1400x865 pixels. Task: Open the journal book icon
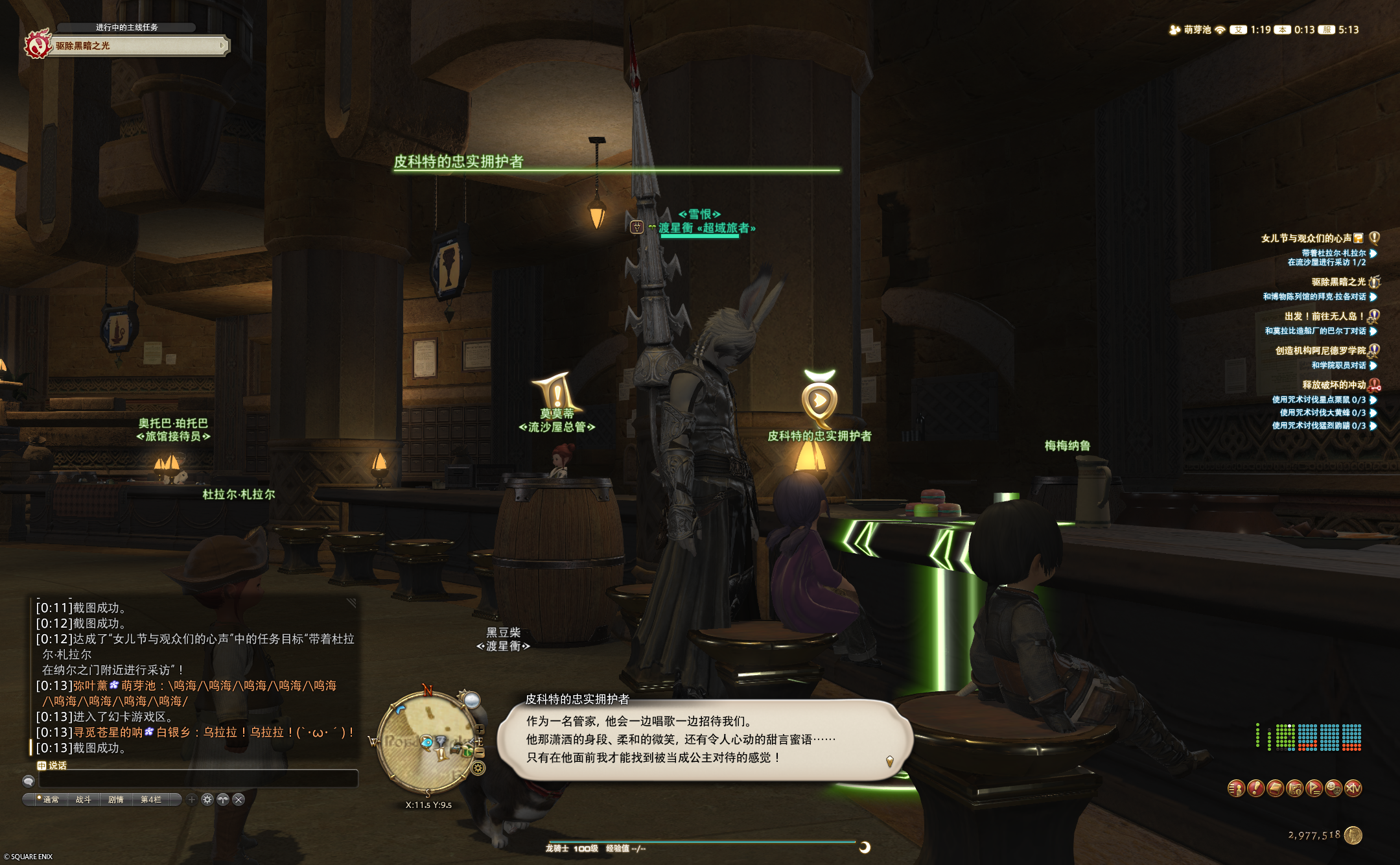coord(1275,789)
